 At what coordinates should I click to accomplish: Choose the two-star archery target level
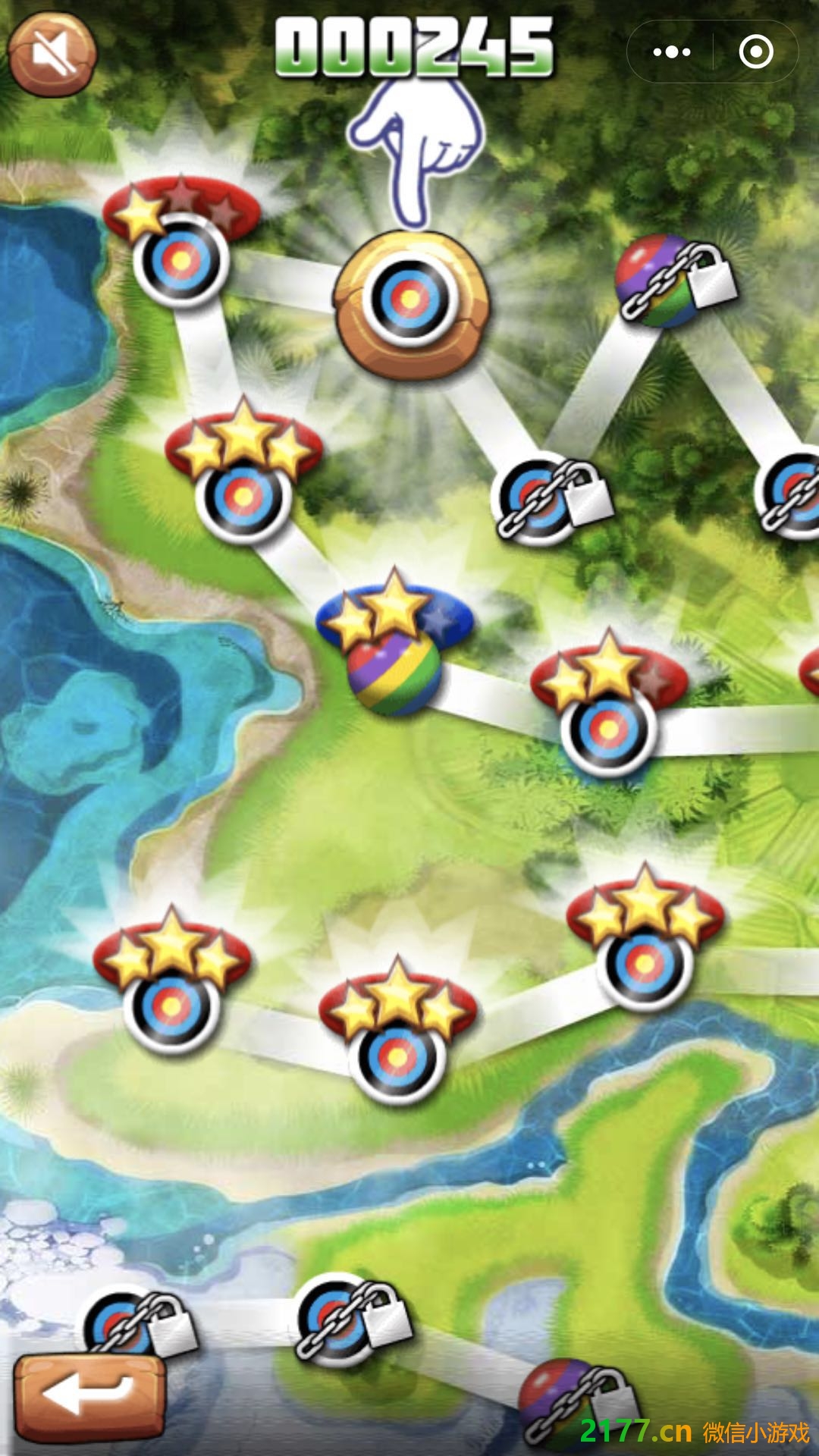click(608, 730)
